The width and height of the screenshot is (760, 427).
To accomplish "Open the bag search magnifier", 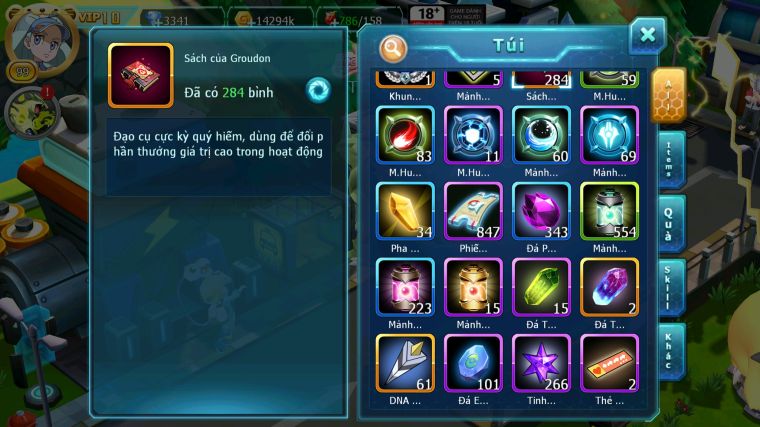I will pos(394,47).
